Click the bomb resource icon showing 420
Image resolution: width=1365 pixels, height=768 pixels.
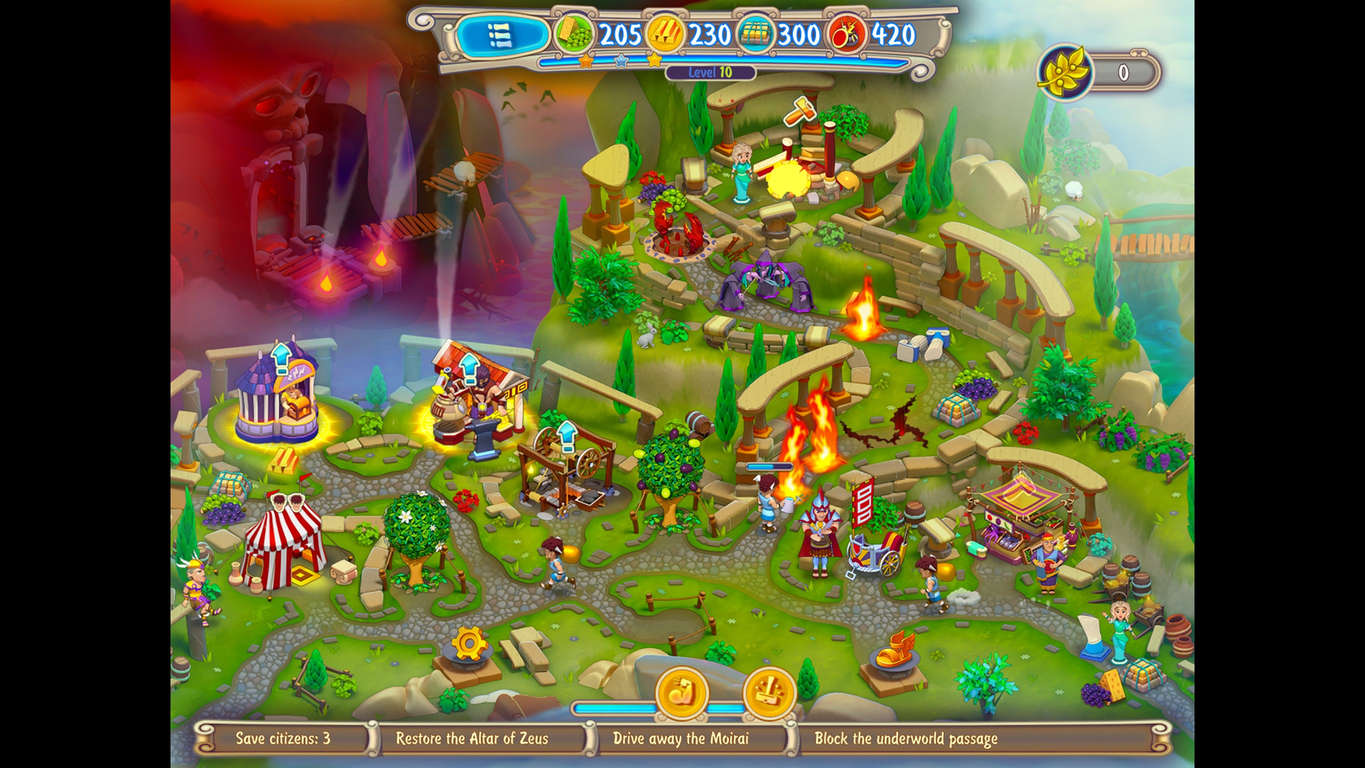(847, 34)
